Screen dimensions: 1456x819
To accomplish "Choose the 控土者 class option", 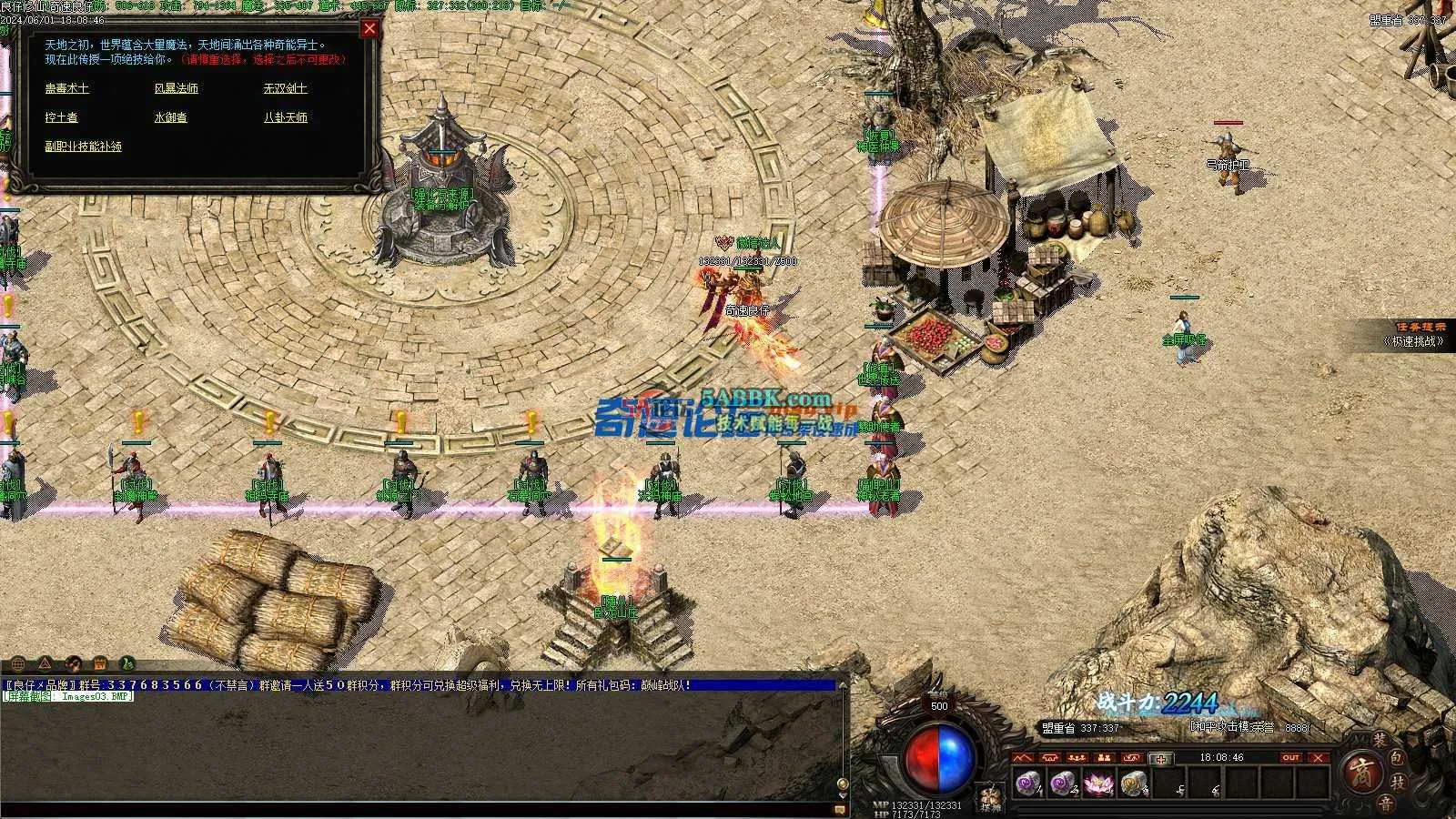I will pos(62,117).
